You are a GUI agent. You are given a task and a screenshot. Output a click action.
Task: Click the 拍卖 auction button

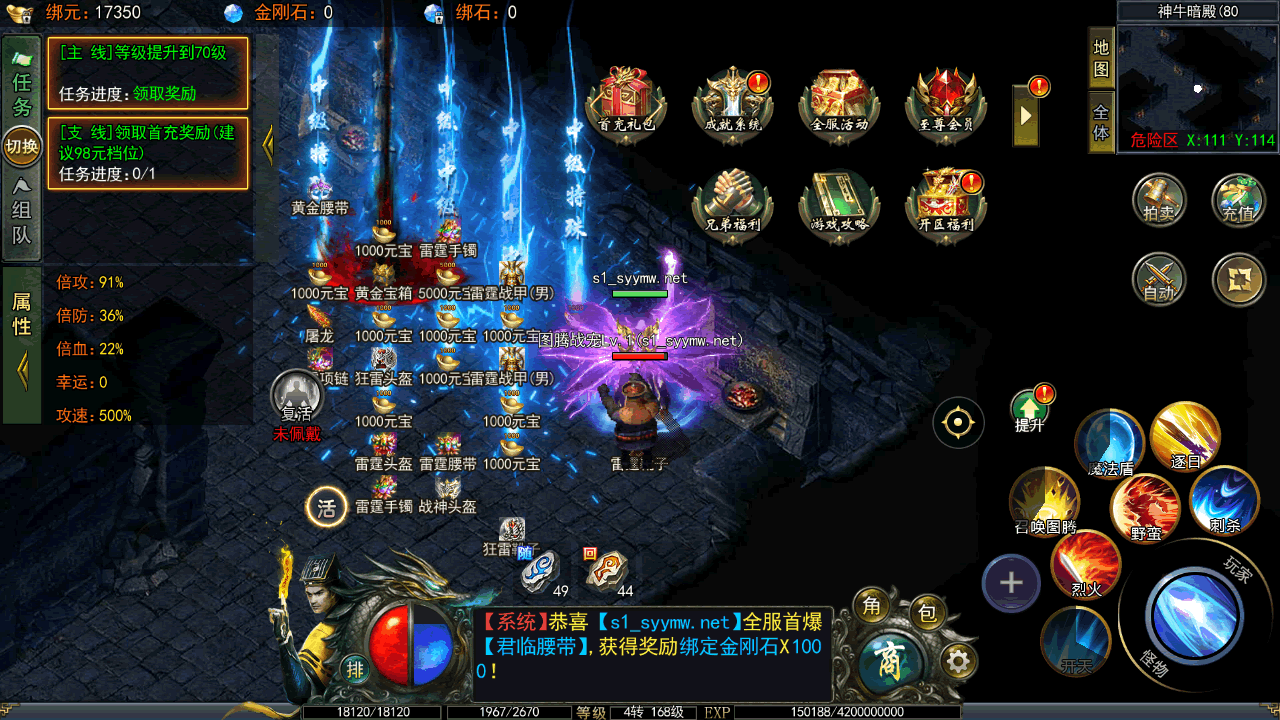(1159, 198)
